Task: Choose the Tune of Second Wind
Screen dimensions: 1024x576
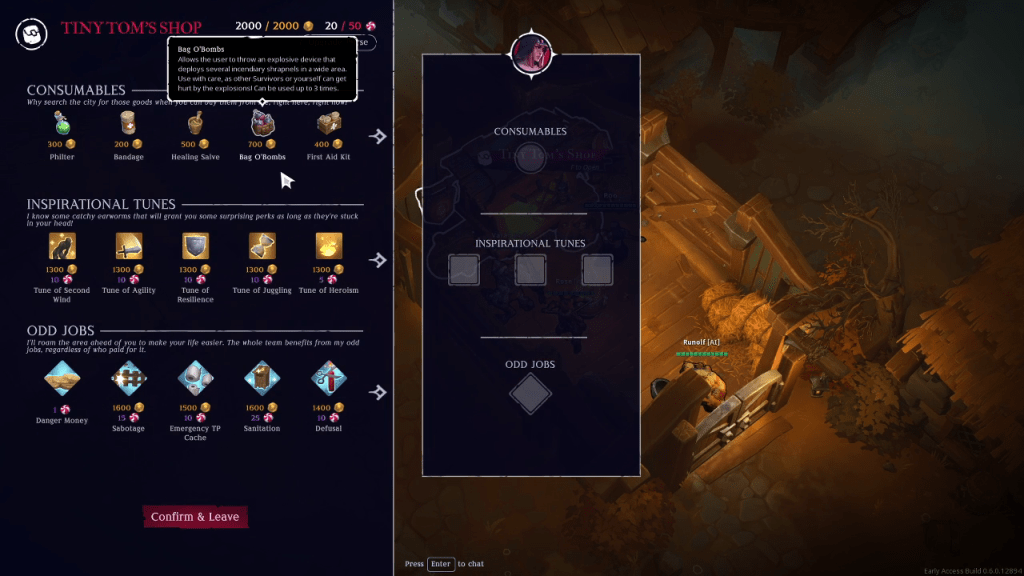Action: 63,246
